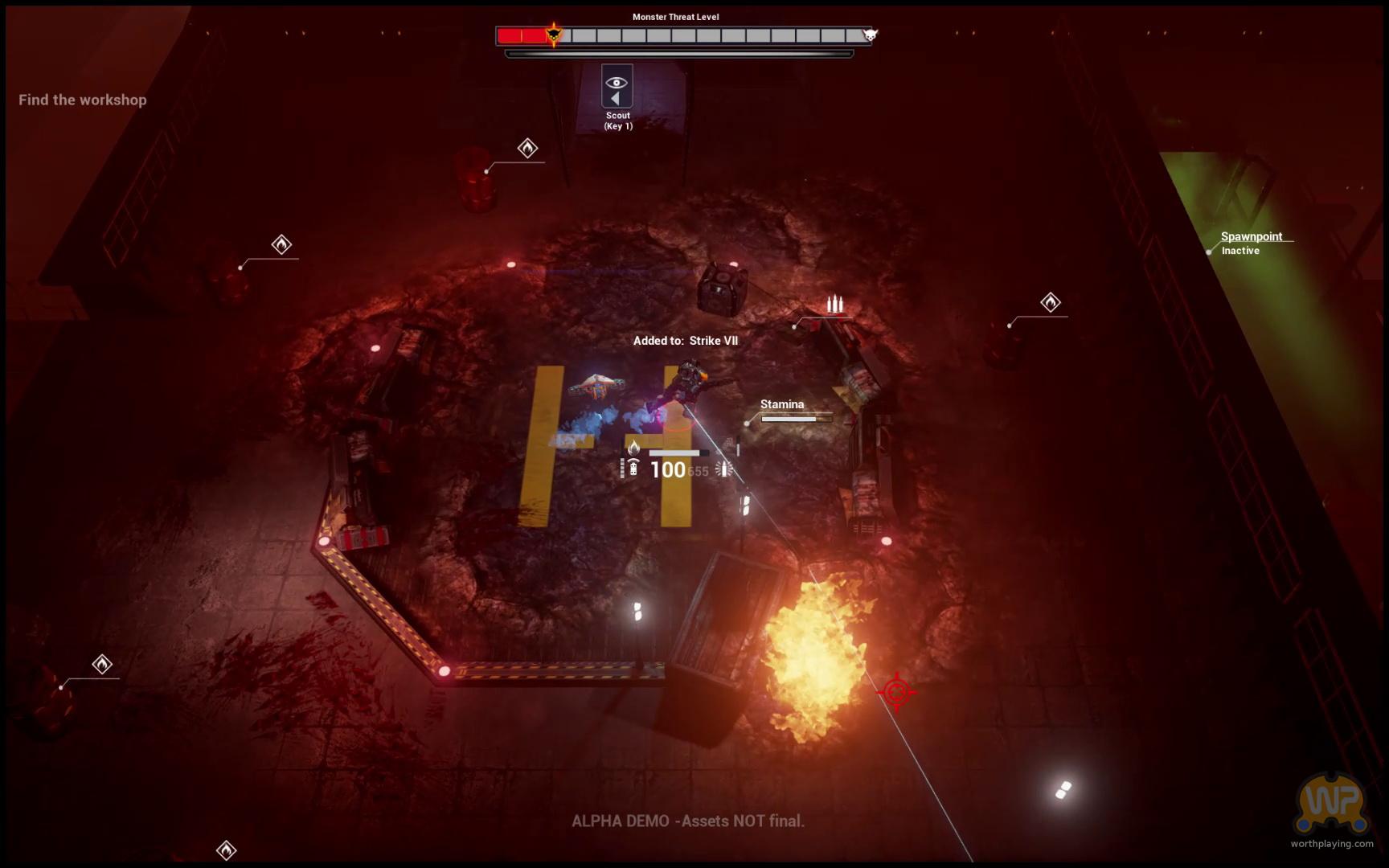Open the worthplaying.com watermark logo

click(1331, 805)
